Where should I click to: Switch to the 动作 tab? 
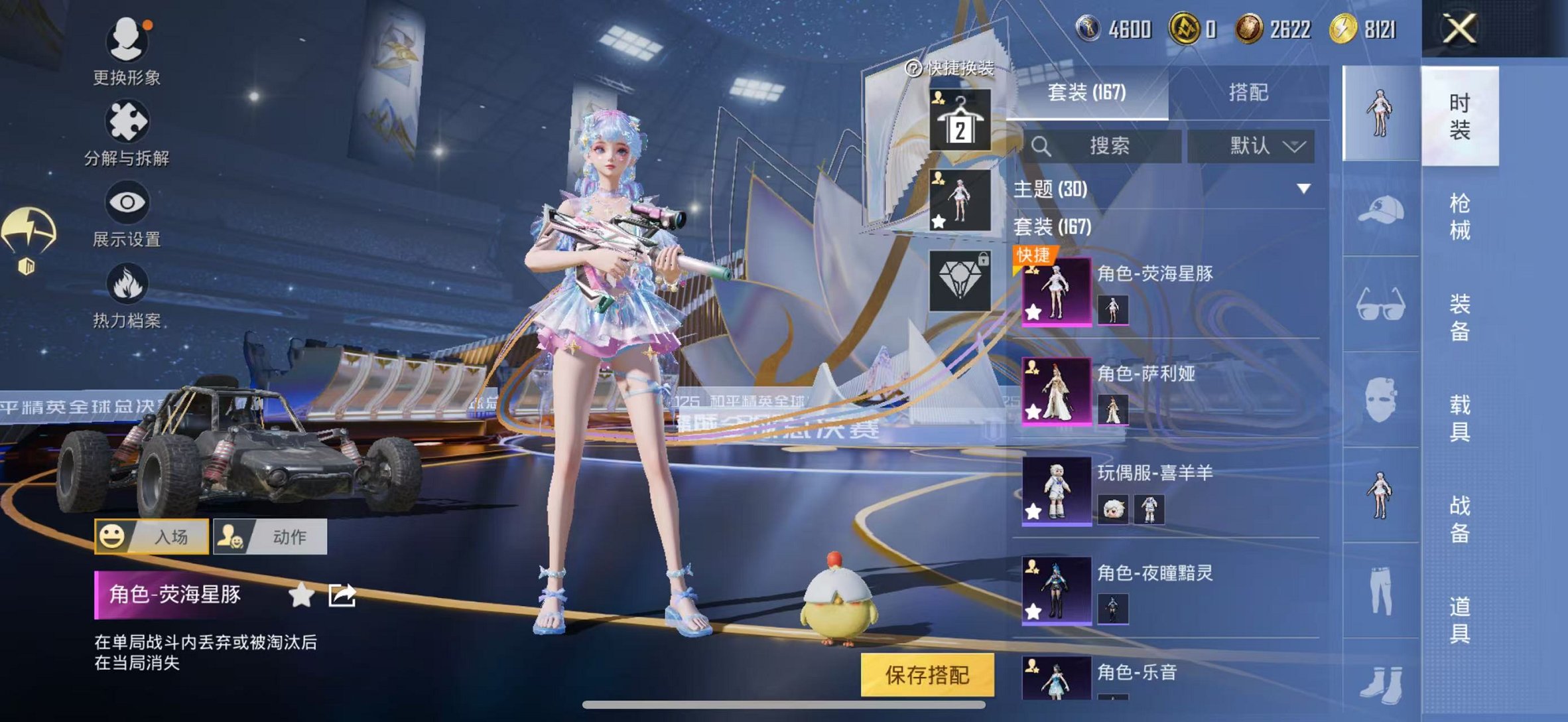pyautogui.click(x=275, y=538)
